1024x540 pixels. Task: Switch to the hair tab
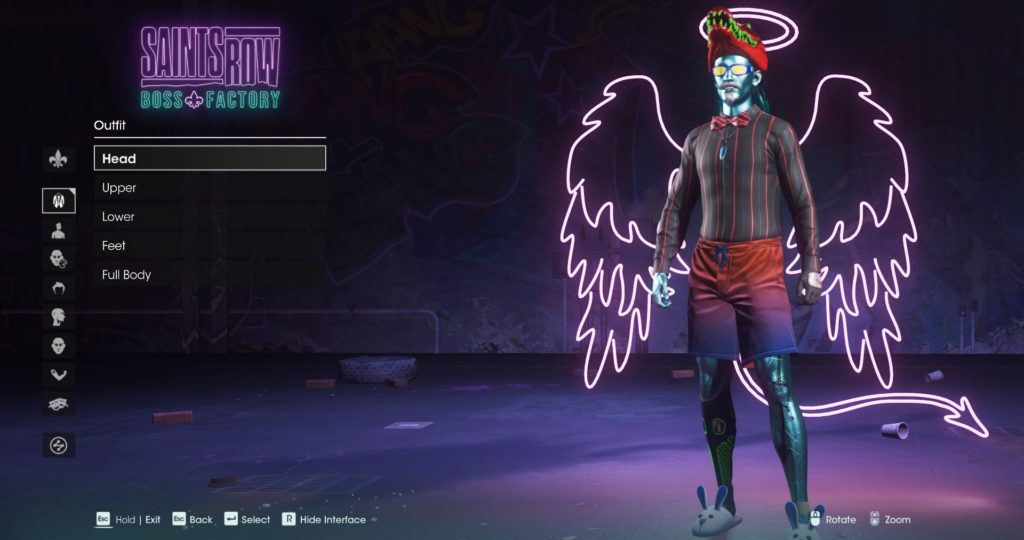pyautogui.click(x=58, y=288)
